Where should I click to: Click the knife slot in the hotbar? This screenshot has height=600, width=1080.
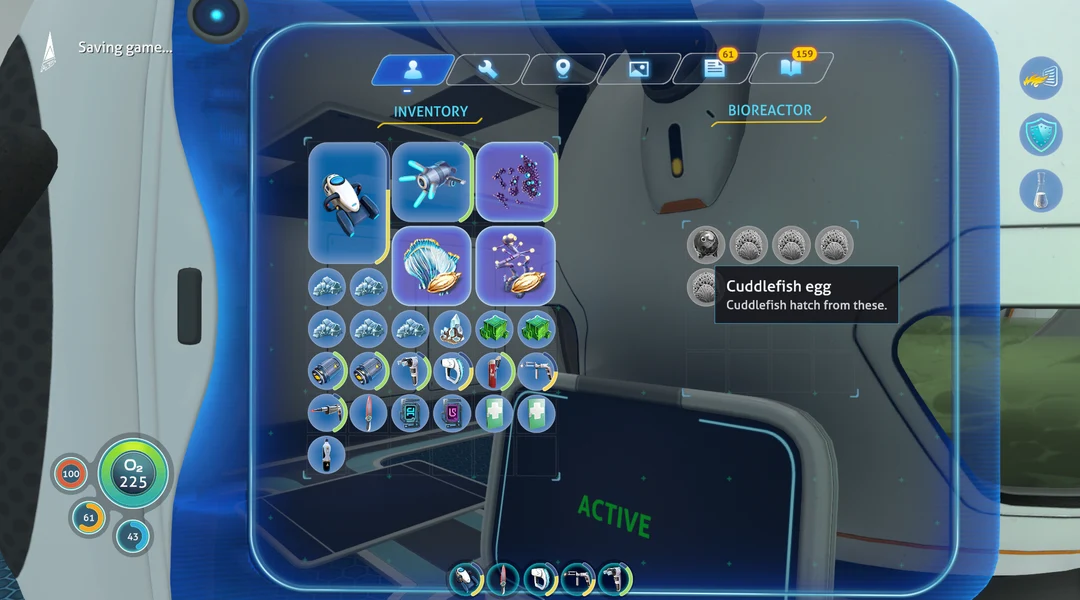tap(501, 578)
